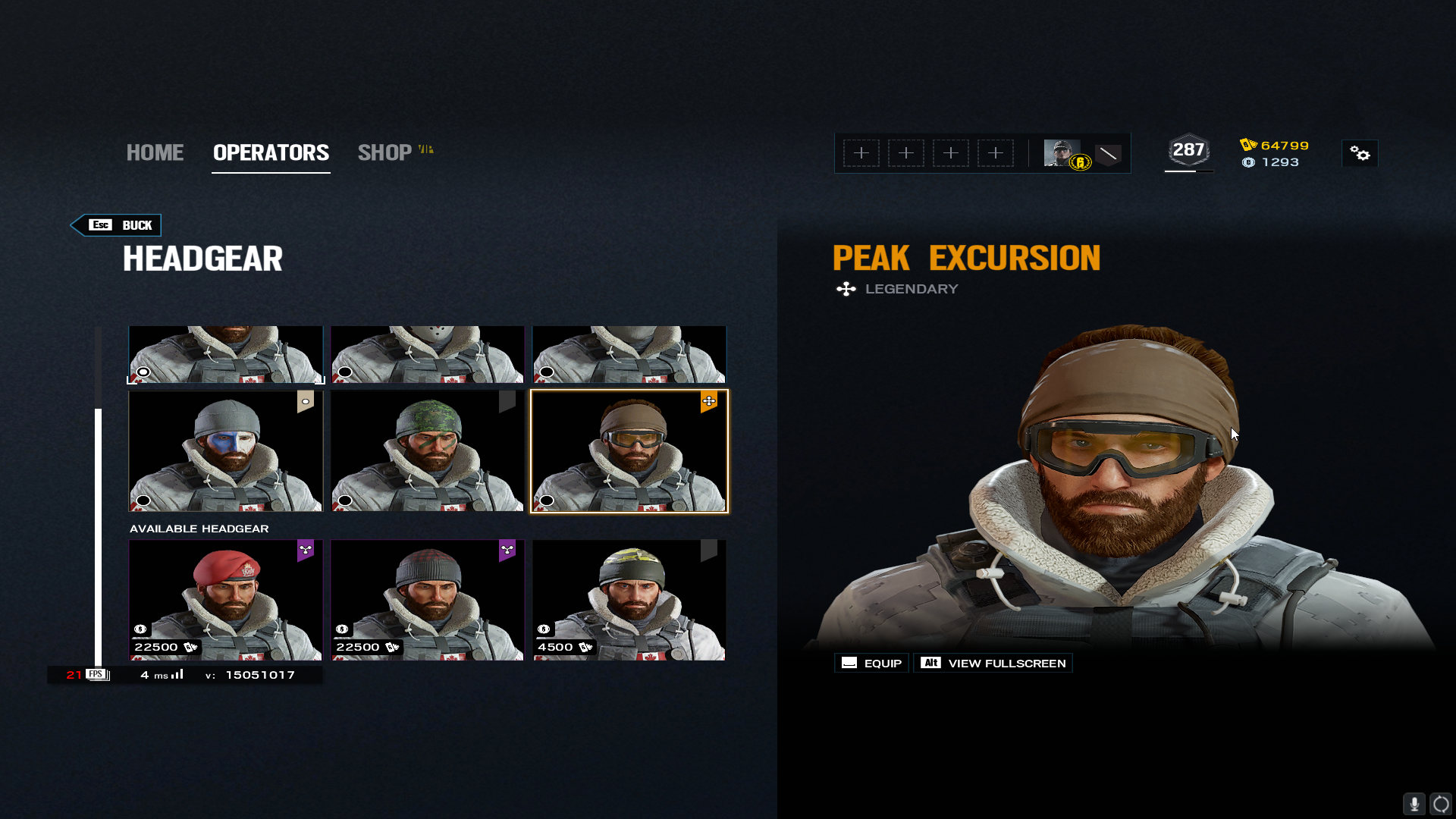Screen dimensions: 1456x819
Task: Open the SHOP tab
Action: pyautogui.click(x=385, y=152)
